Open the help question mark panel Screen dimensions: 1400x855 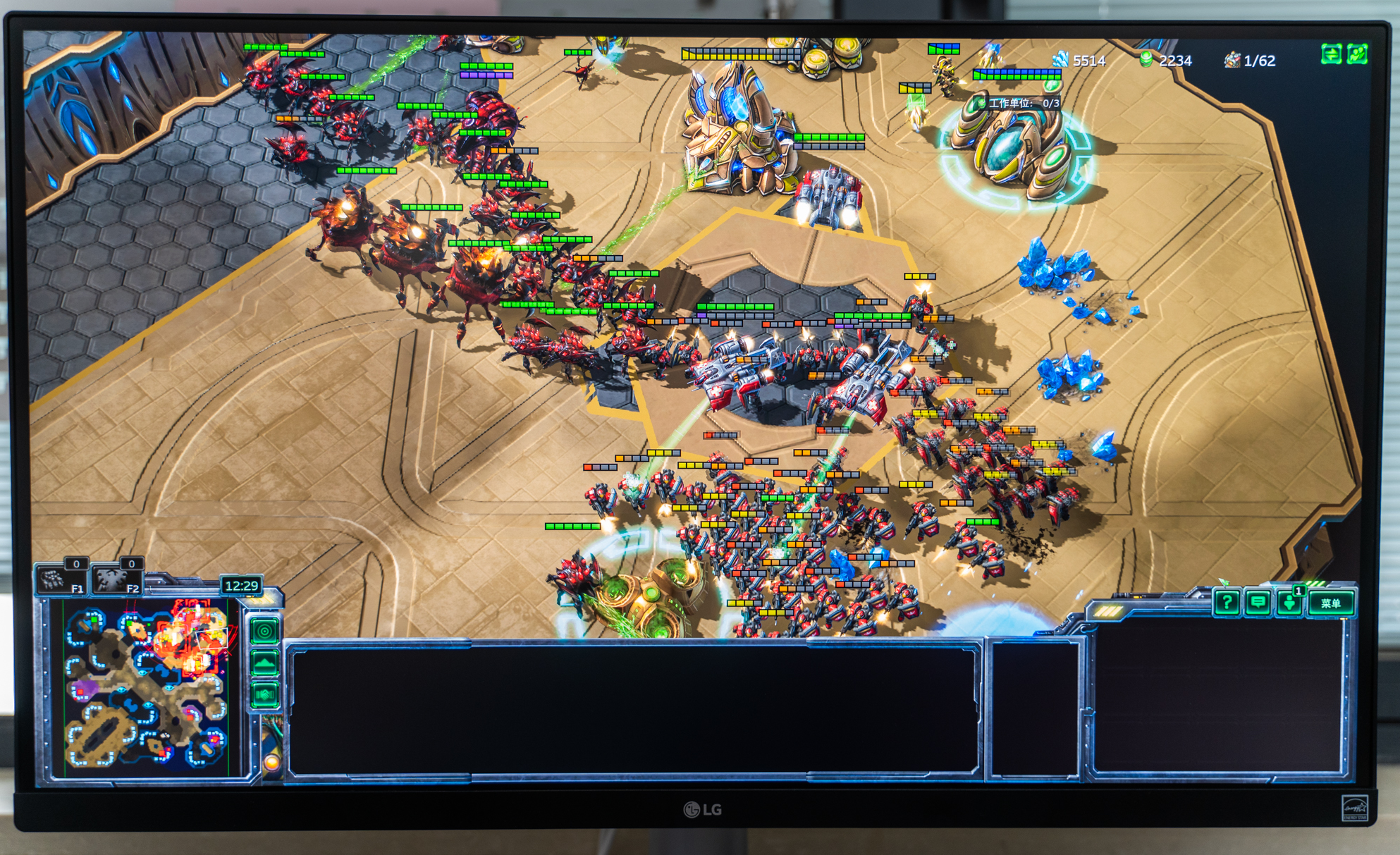tap(1227, 603)
